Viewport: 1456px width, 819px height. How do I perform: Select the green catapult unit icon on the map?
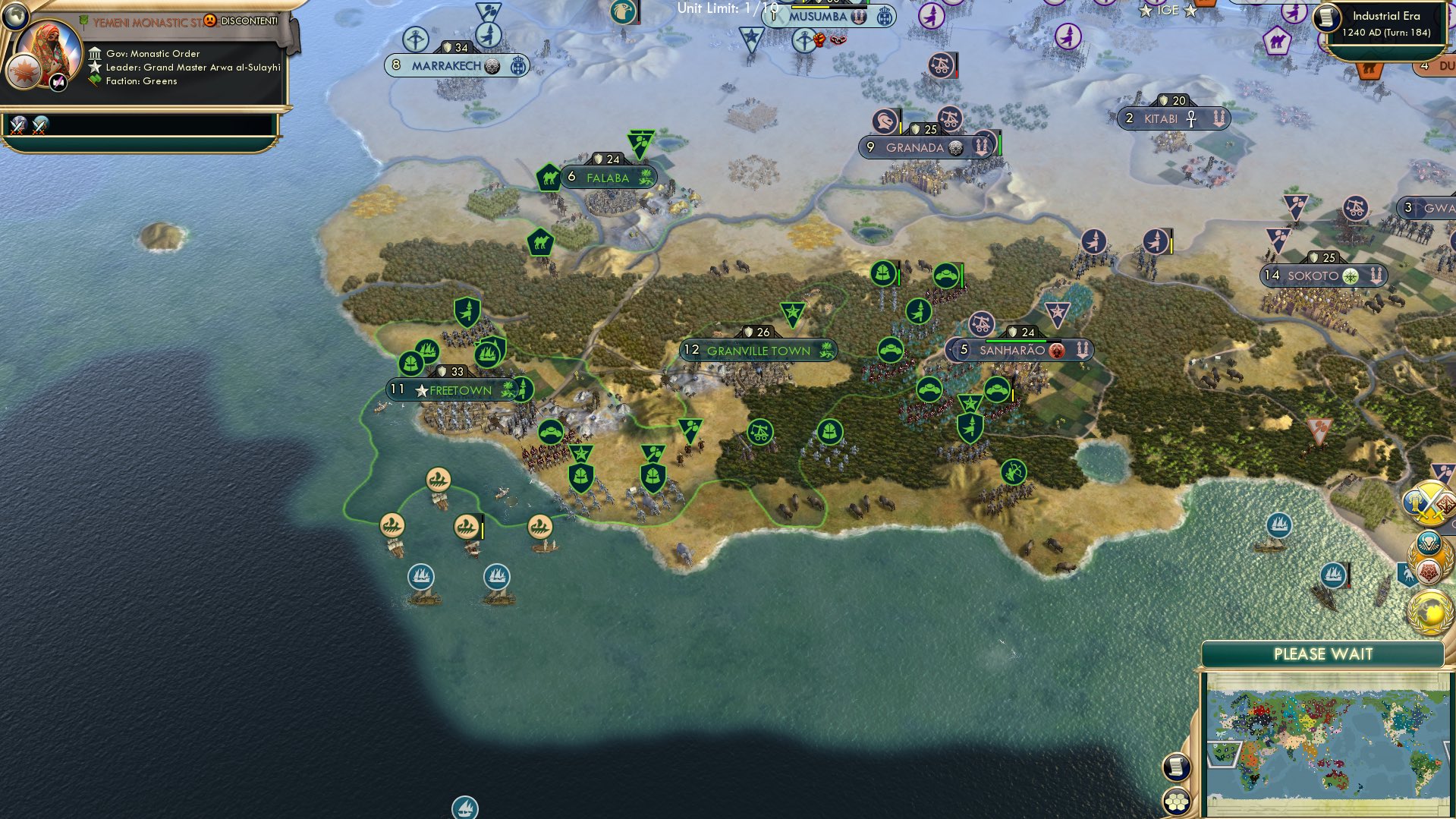pyautogui.click(x=760, y=433)
